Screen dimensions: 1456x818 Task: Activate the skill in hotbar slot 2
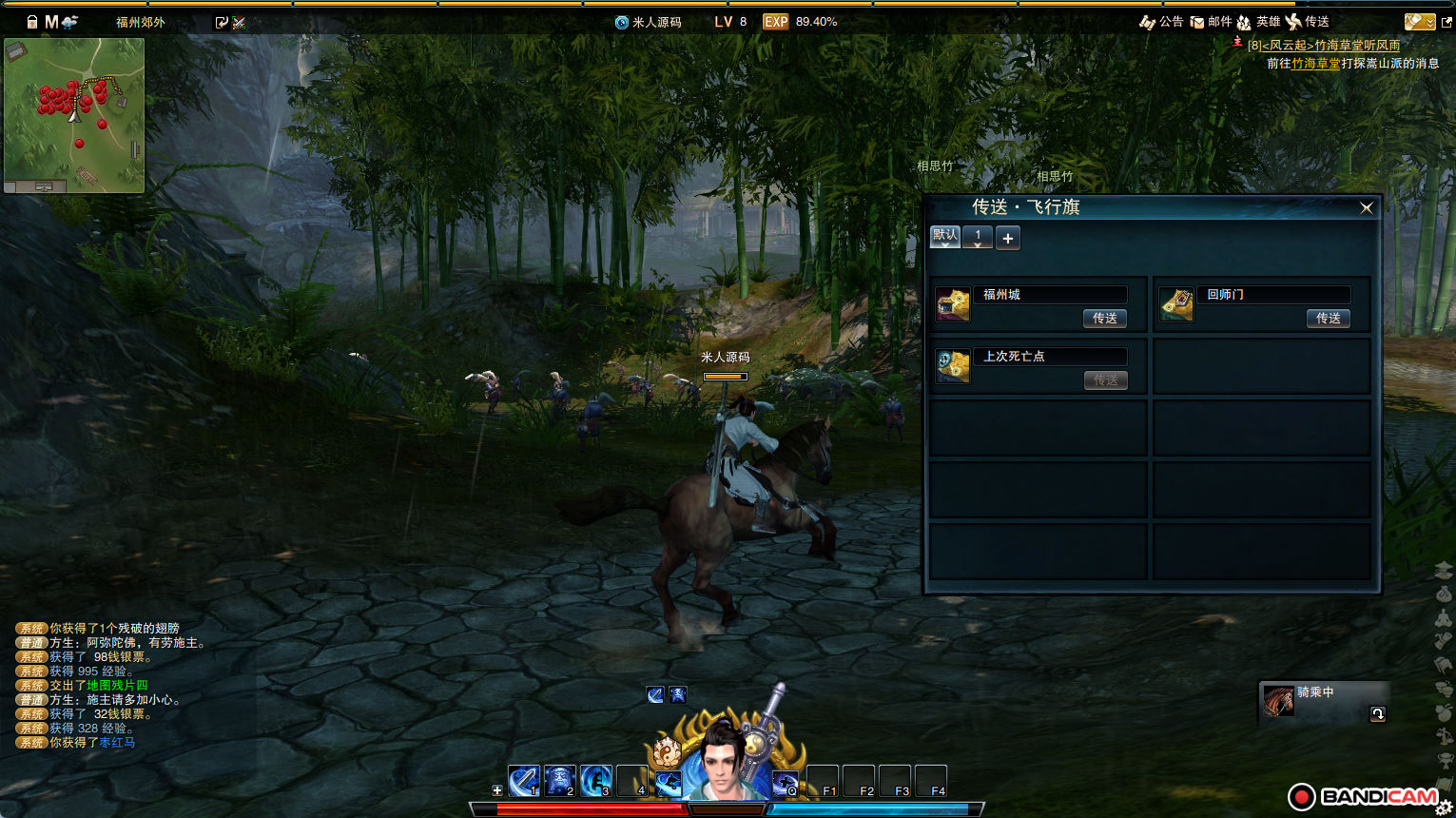(560, 781)
